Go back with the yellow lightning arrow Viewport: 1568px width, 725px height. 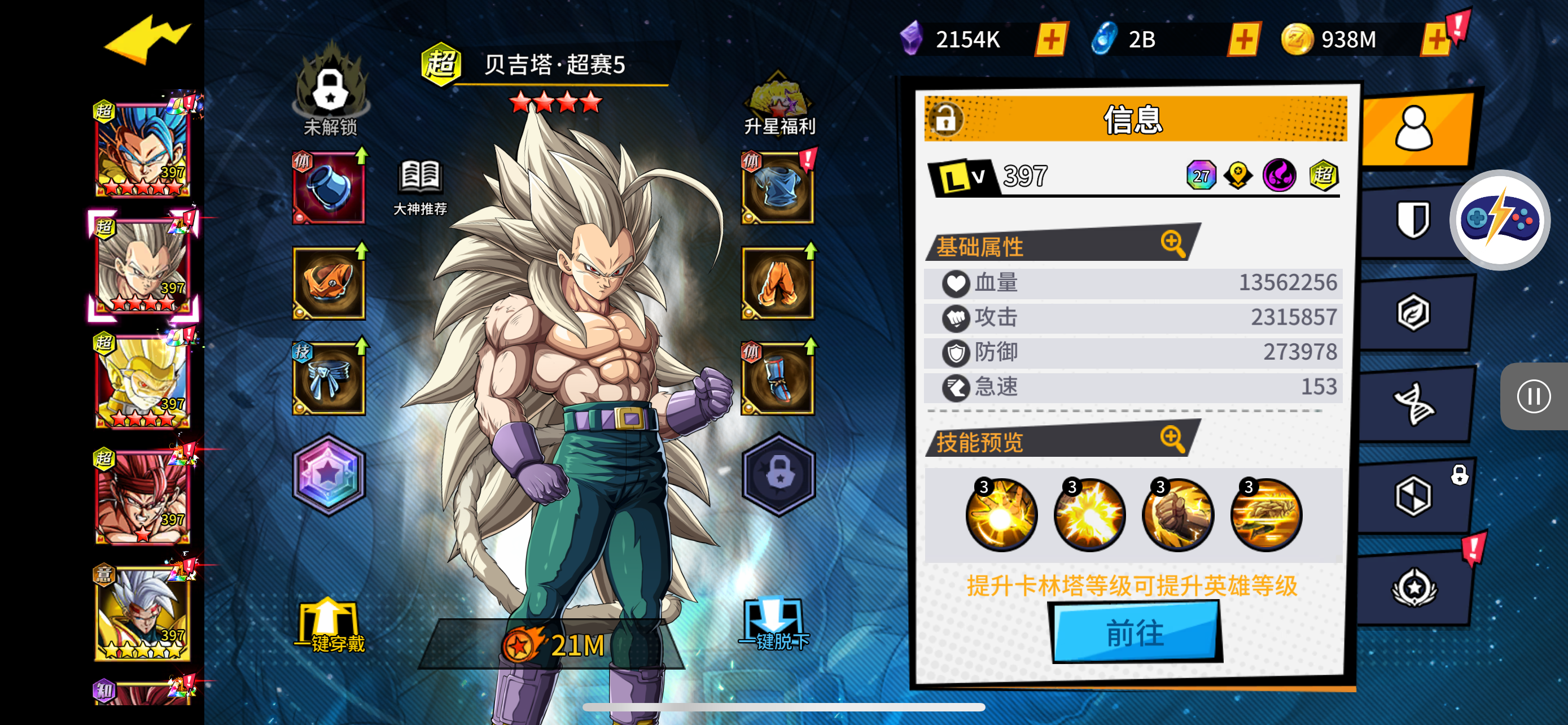click(x=146, y=40)
